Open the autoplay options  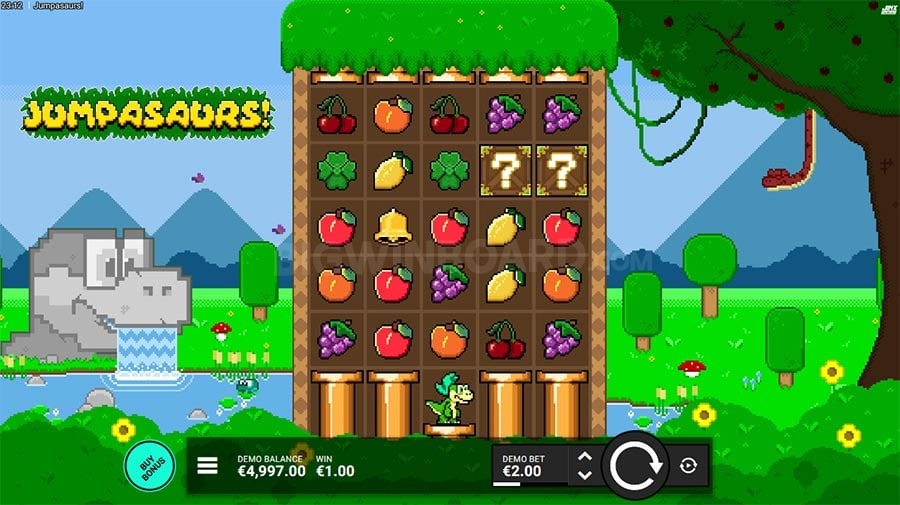690,465
